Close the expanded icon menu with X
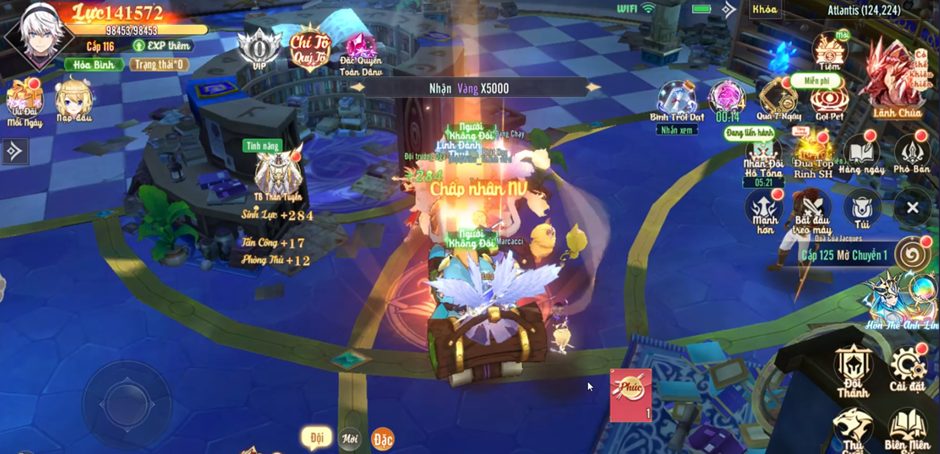 point(912,208)
